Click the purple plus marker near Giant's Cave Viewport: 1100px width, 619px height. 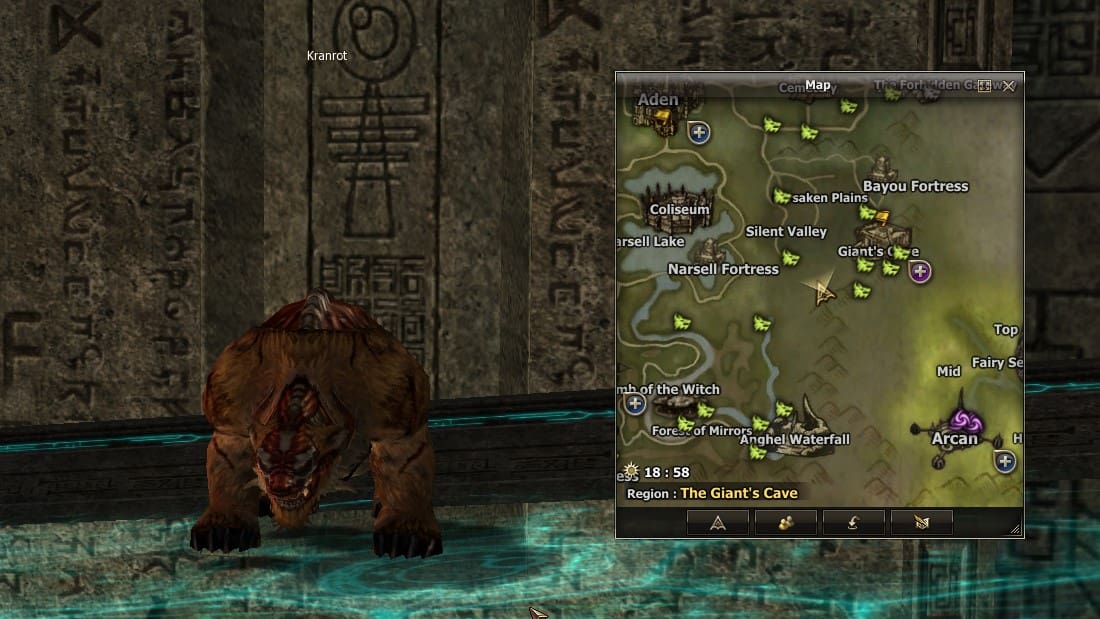click(920, 270)
